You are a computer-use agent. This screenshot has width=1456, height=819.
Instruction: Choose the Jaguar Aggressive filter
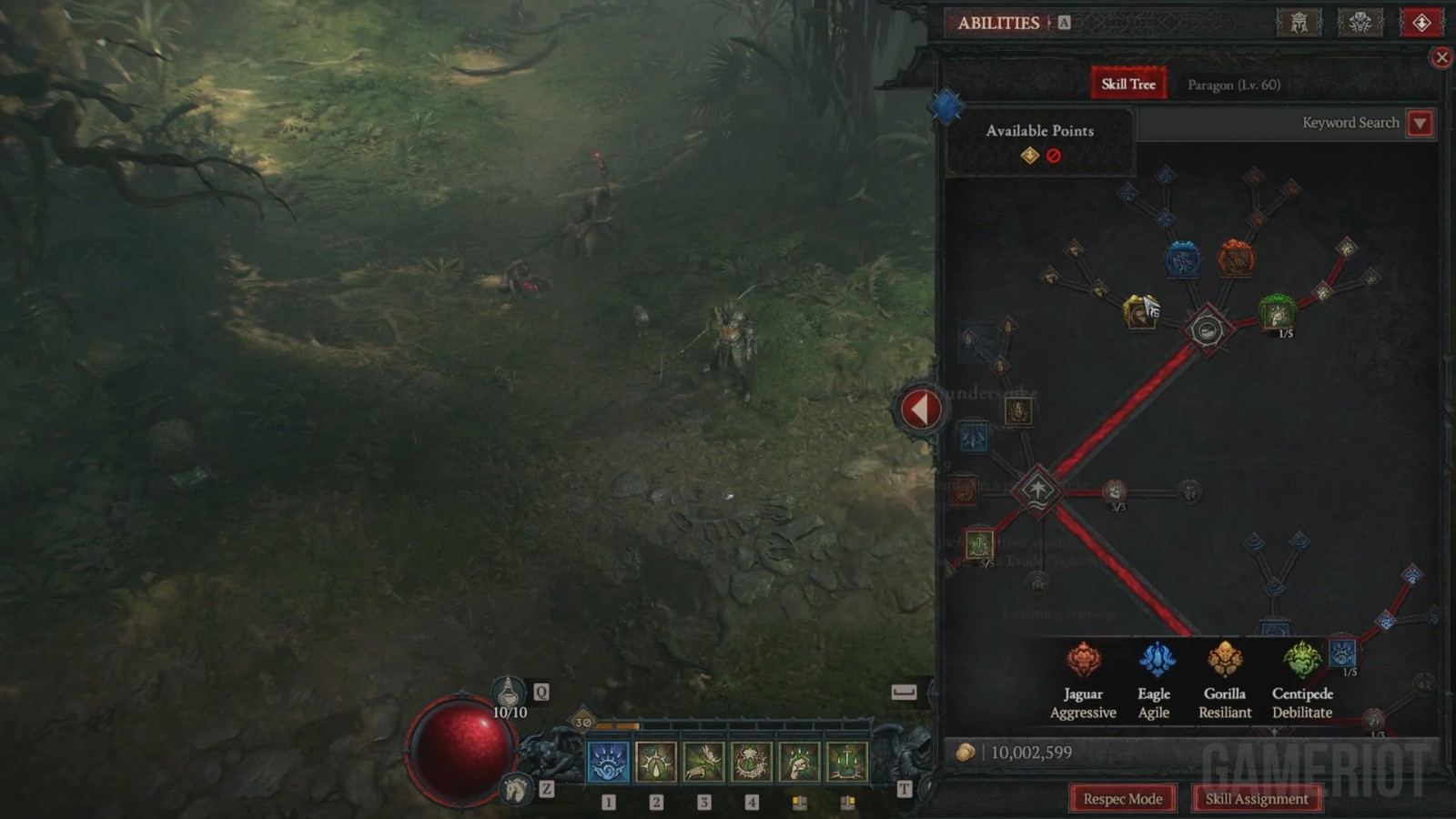point(1083,681)
